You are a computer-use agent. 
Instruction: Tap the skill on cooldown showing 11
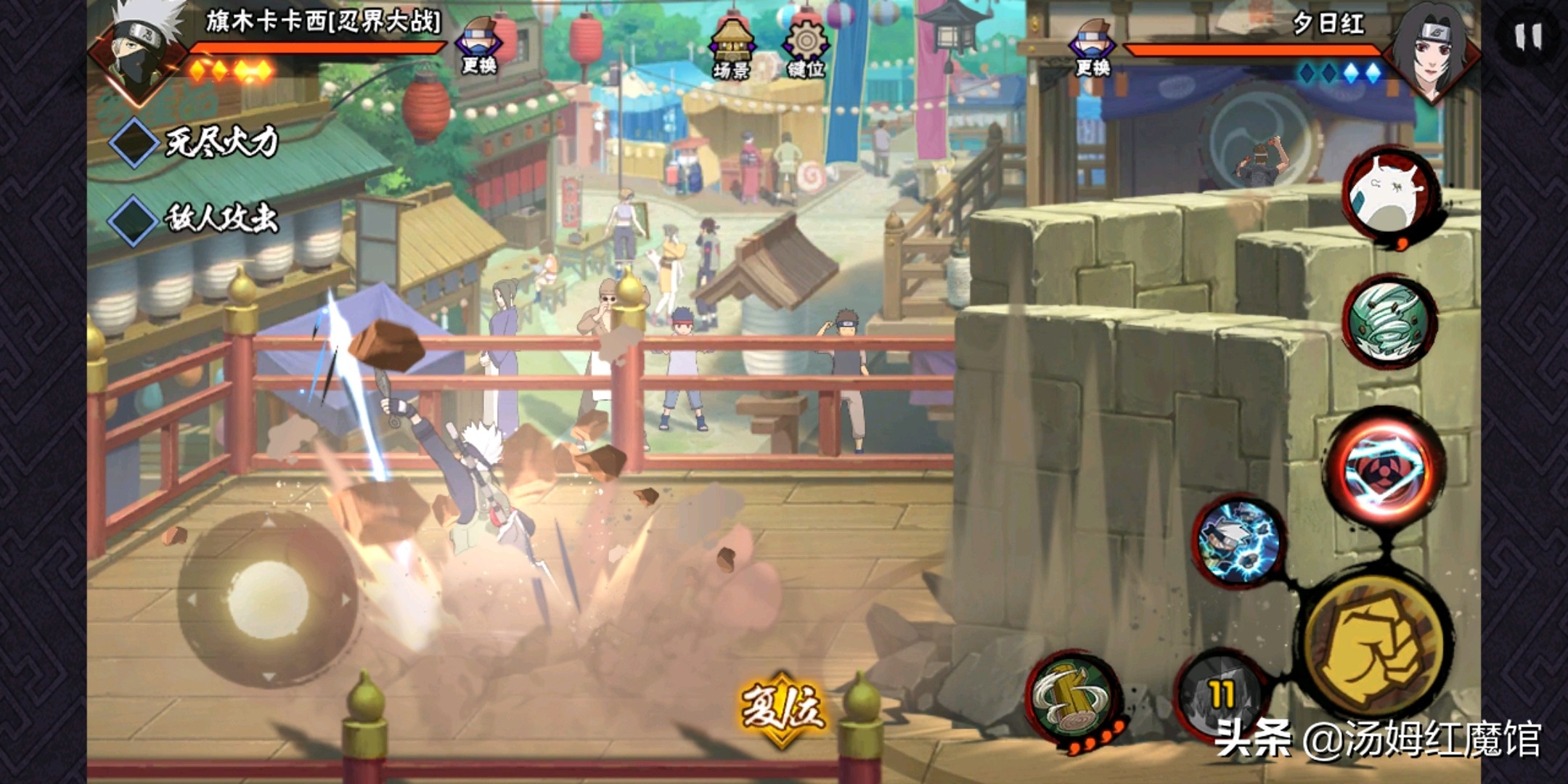tap(1220, 695)
